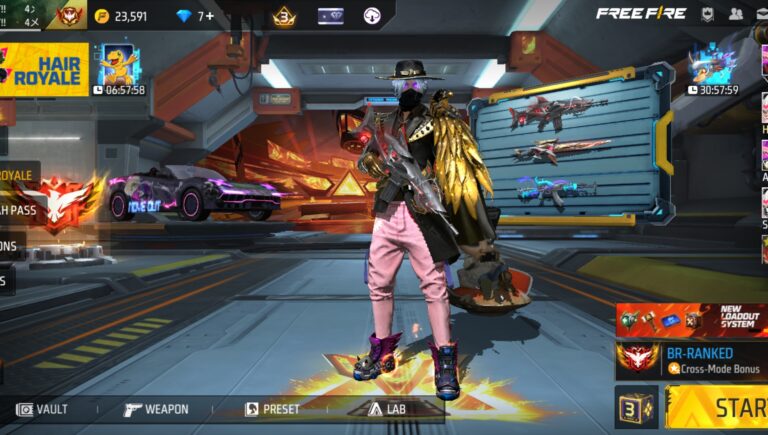768x435 pixels.
Task: Open the Luck Royale menu
Action: [18, 175]
